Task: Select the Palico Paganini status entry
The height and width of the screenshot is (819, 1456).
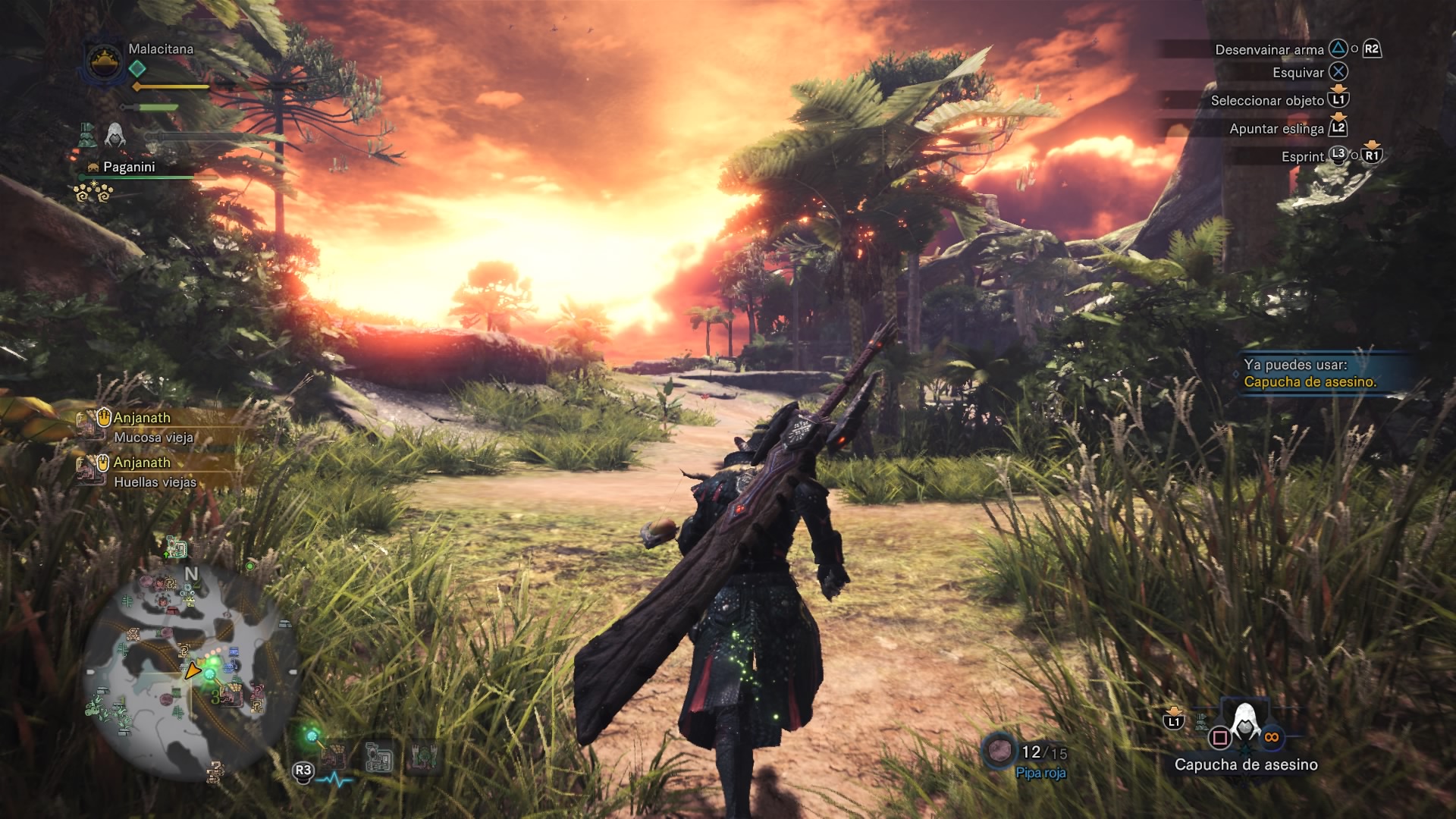Action: (128, 167)
